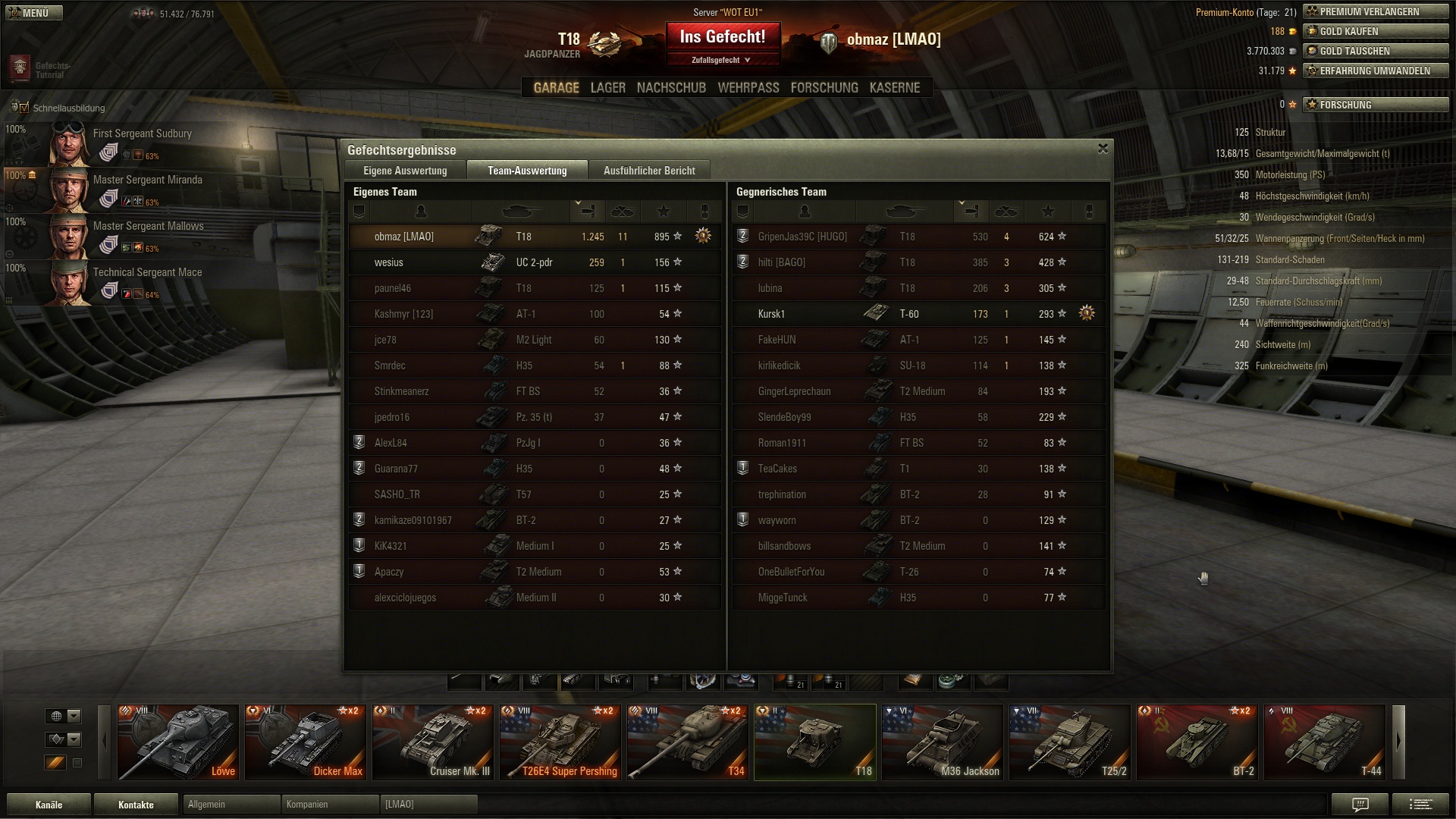This screenshot has height=819, width=1456.
Task: Start battle with Ins Gefecht! button
Action: (x=723, y=37)
